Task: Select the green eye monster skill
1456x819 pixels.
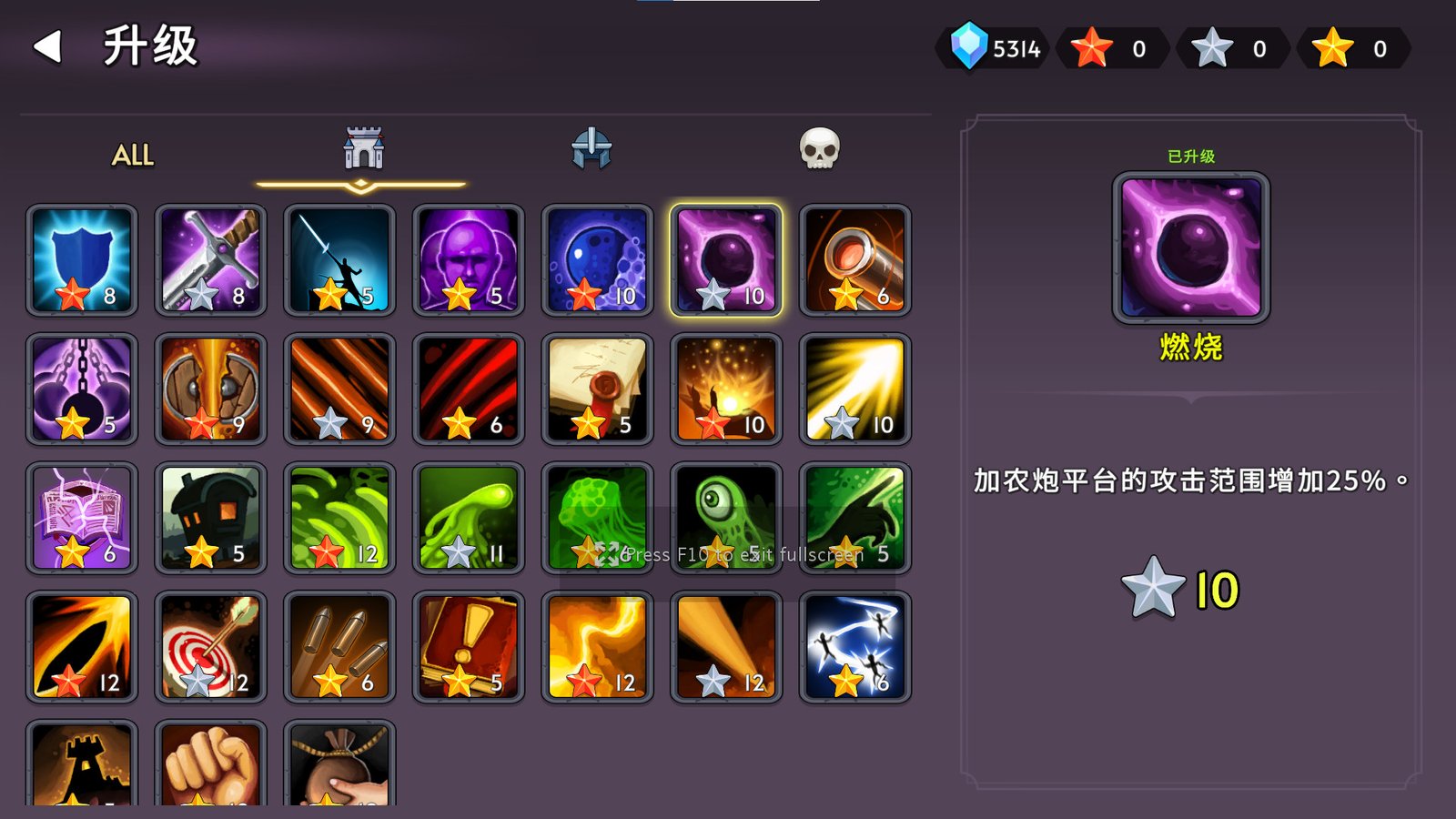Action: (x=726, y=518)
